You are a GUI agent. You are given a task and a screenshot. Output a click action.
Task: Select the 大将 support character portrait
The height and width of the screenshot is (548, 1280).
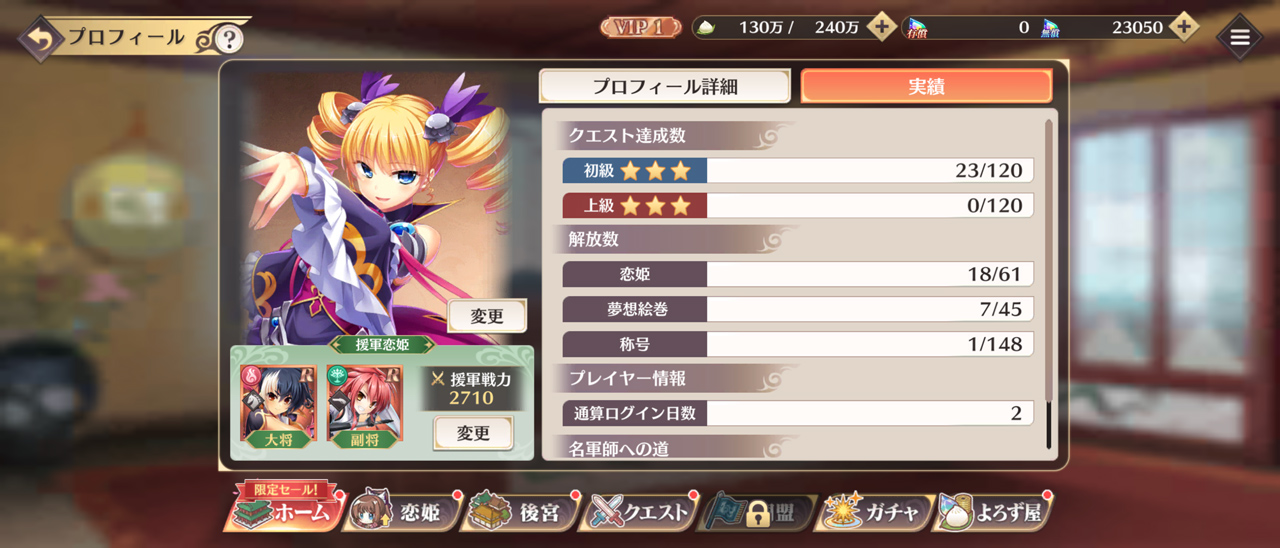click(x=279, y=403)
